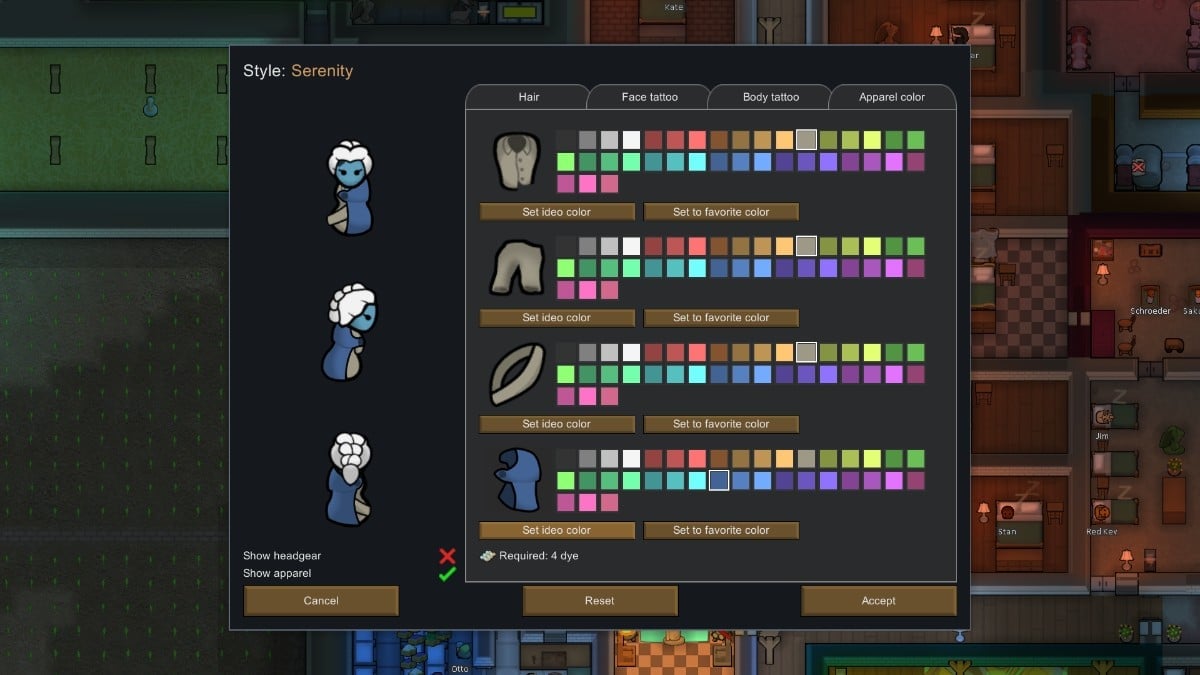Accept the new style
Viewport: 1200px width, 675px height.
click(878, 600)
